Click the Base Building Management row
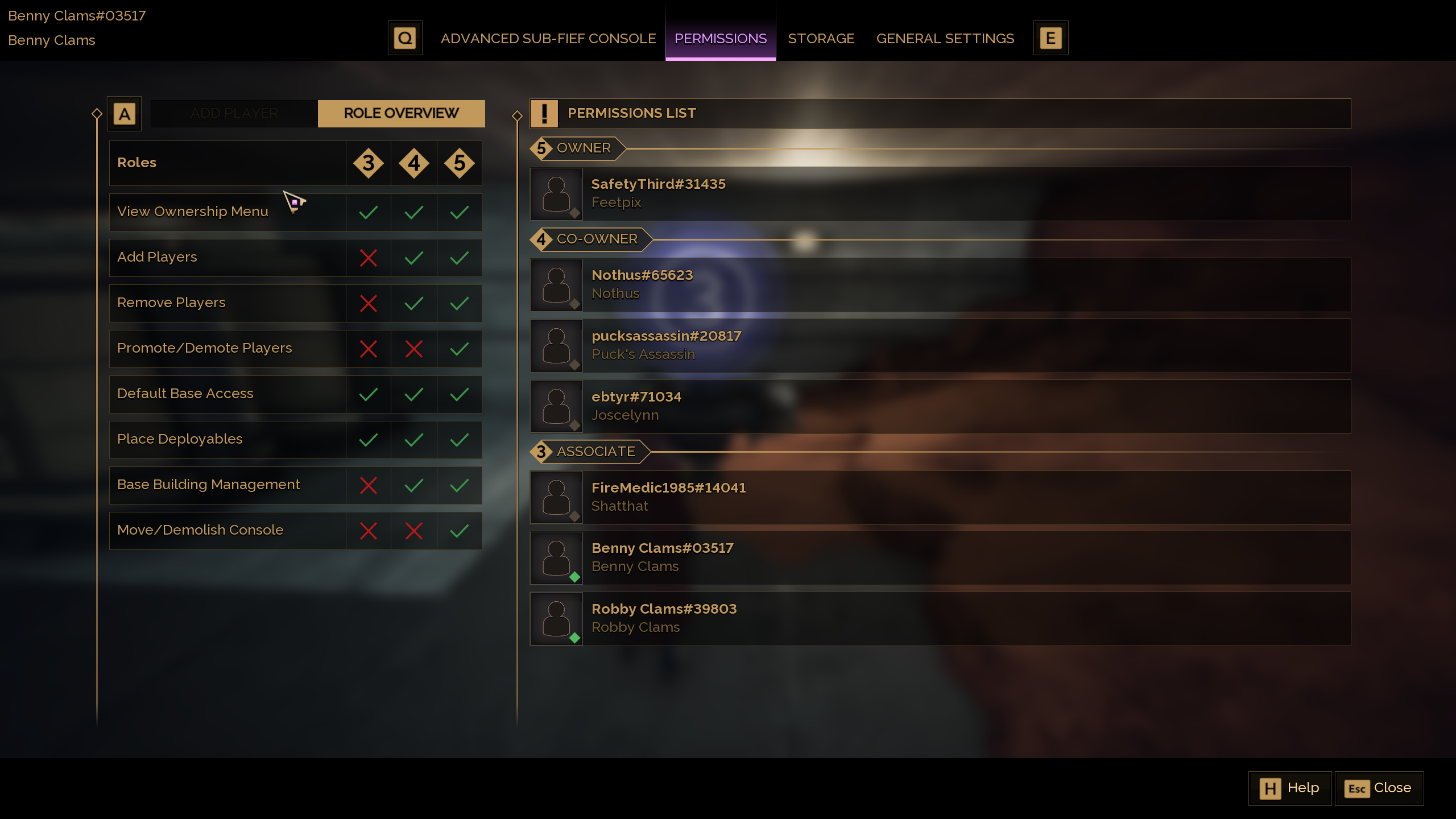 click(227, 485)
